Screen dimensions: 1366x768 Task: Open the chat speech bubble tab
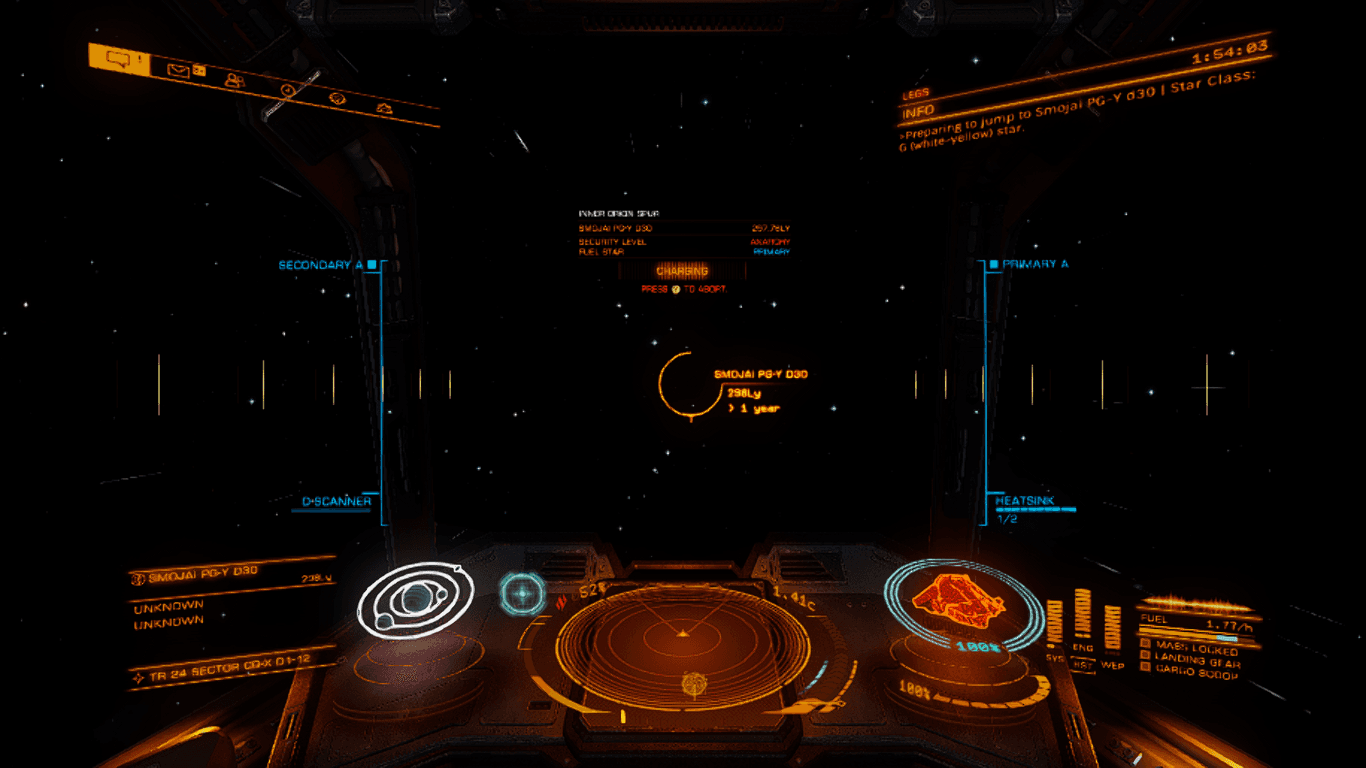(119, 60)
